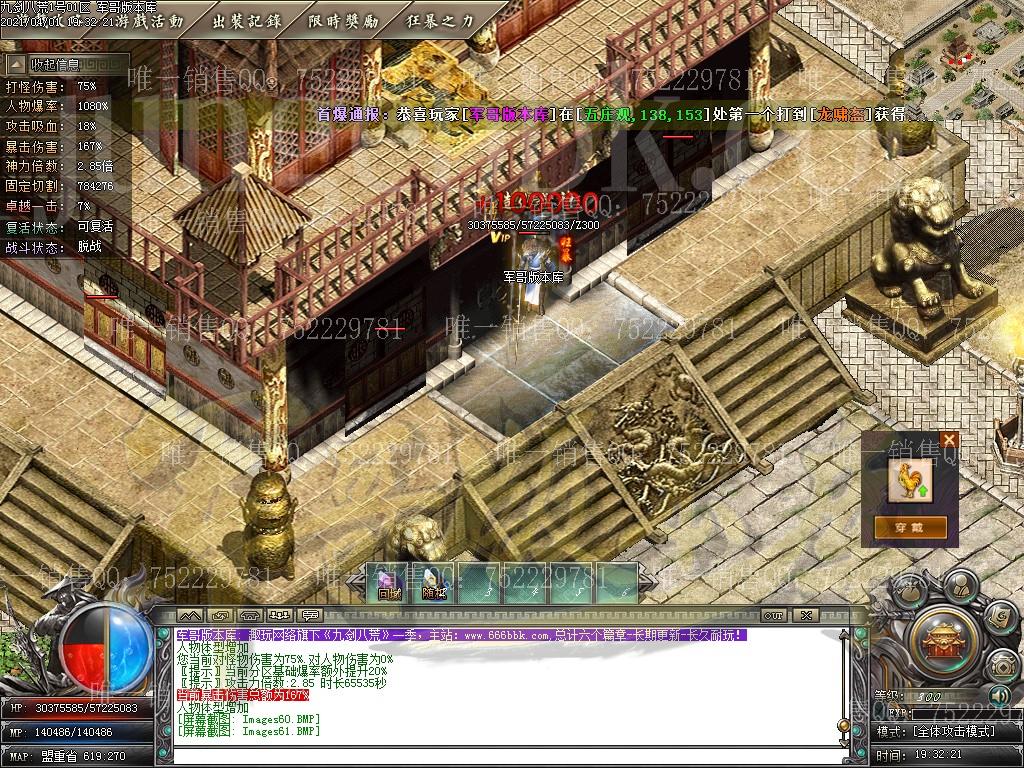Open the 游戲活動 game events menu
The image size is (1024, 768).
pos(149,20)
